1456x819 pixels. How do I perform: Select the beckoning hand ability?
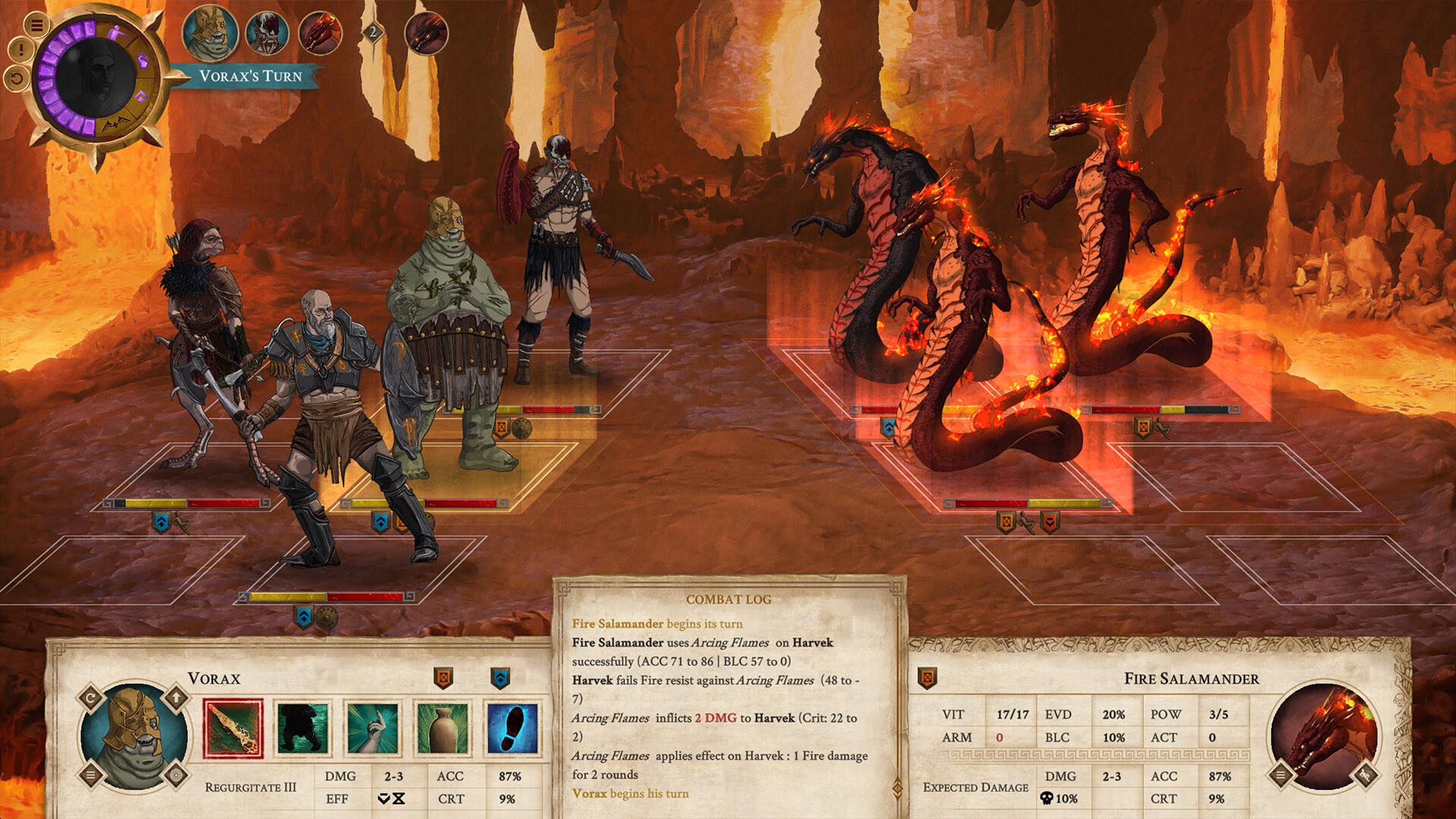tap(372, 728)
